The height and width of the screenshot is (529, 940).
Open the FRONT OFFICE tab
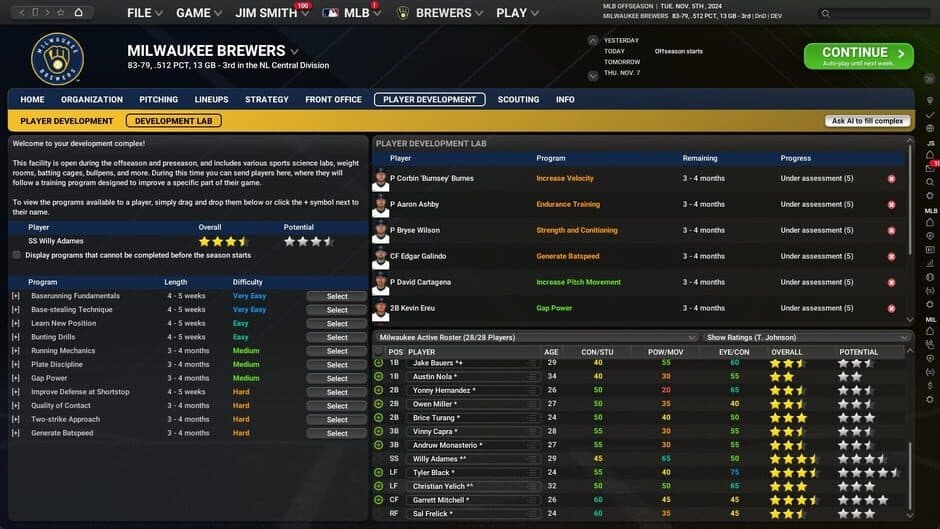333,100
